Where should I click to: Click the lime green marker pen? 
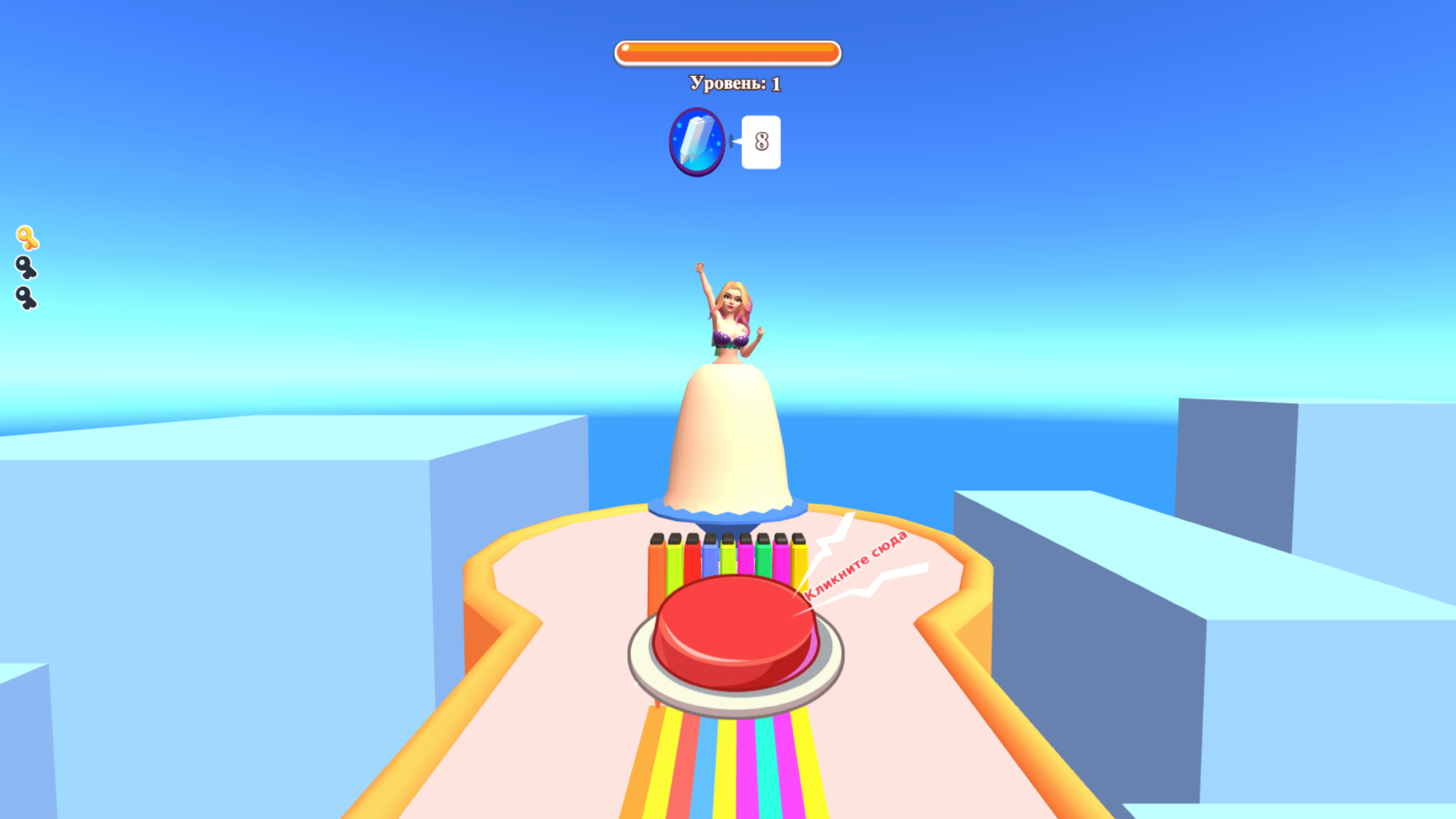[x=674, y=556]
